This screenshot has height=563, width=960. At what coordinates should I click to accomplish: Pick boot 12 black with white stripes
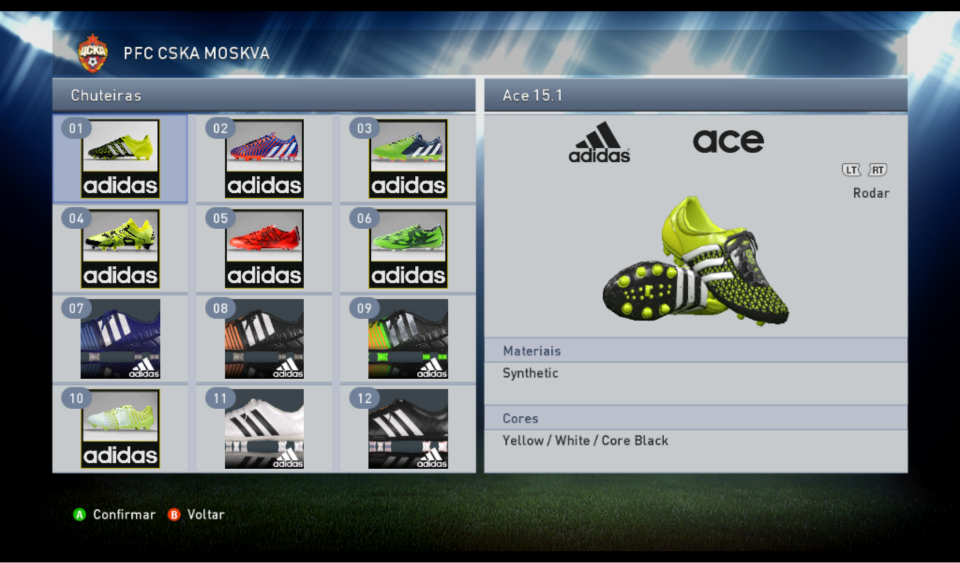coord(408,428)
